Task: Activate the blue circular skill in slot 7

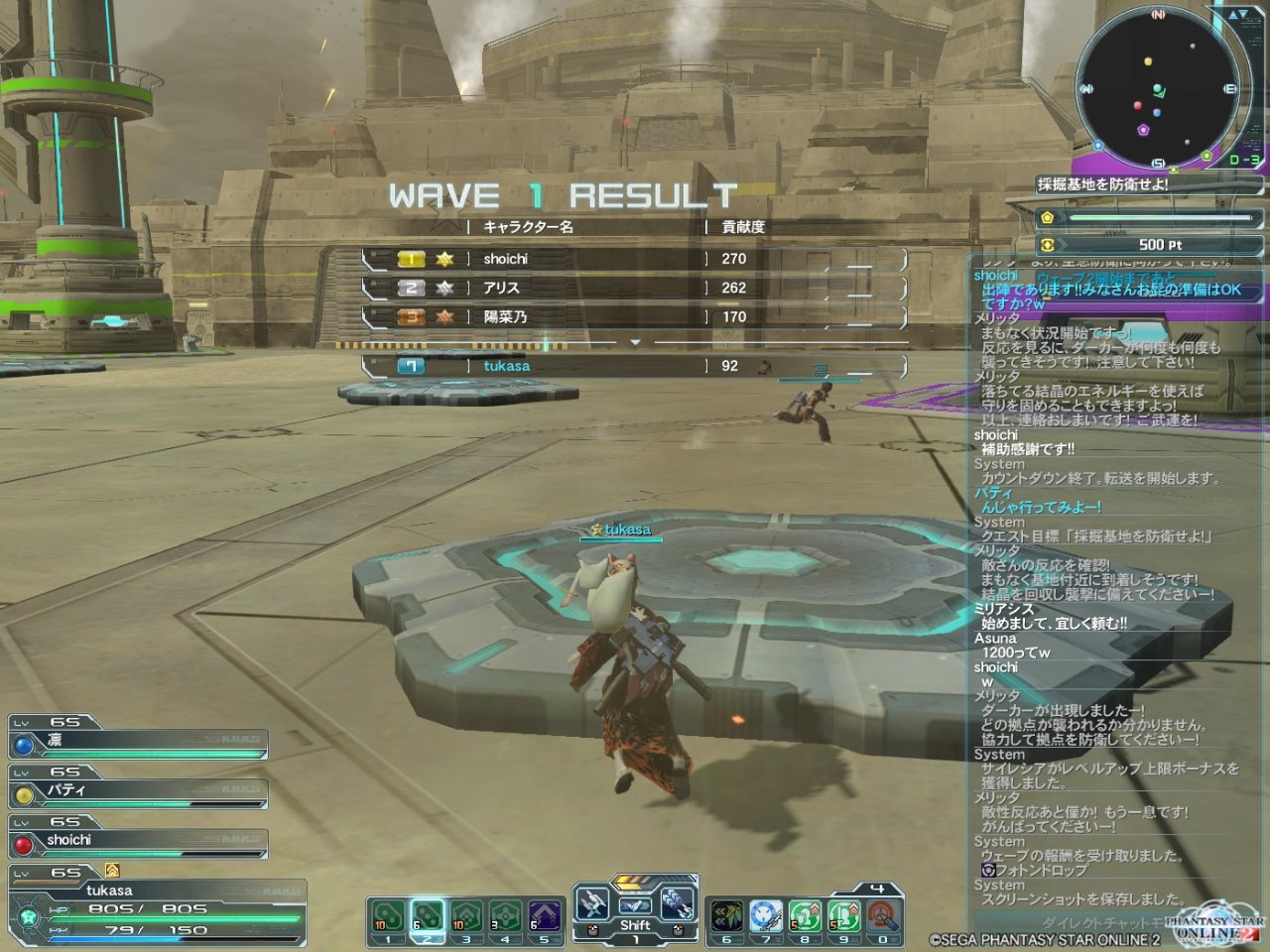Action: 765,918
